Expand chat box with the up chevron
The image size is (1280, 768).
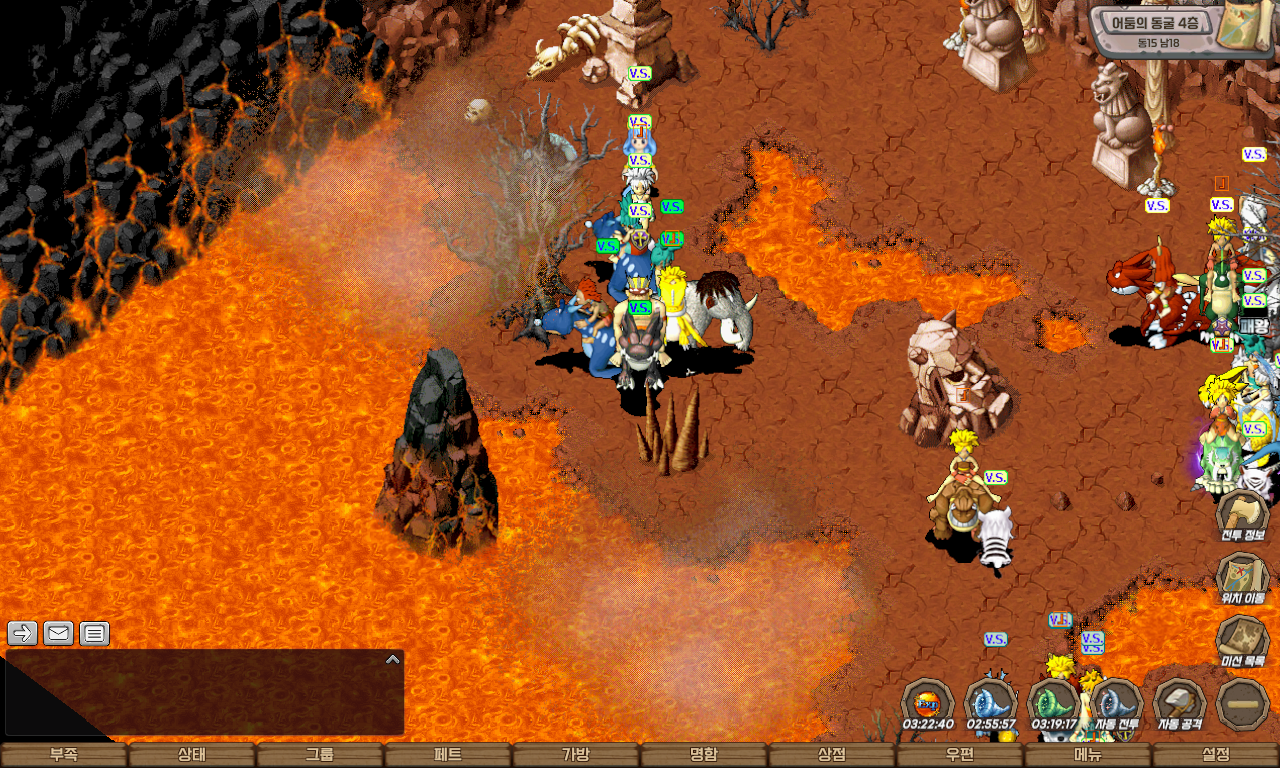tap(393, 659)
